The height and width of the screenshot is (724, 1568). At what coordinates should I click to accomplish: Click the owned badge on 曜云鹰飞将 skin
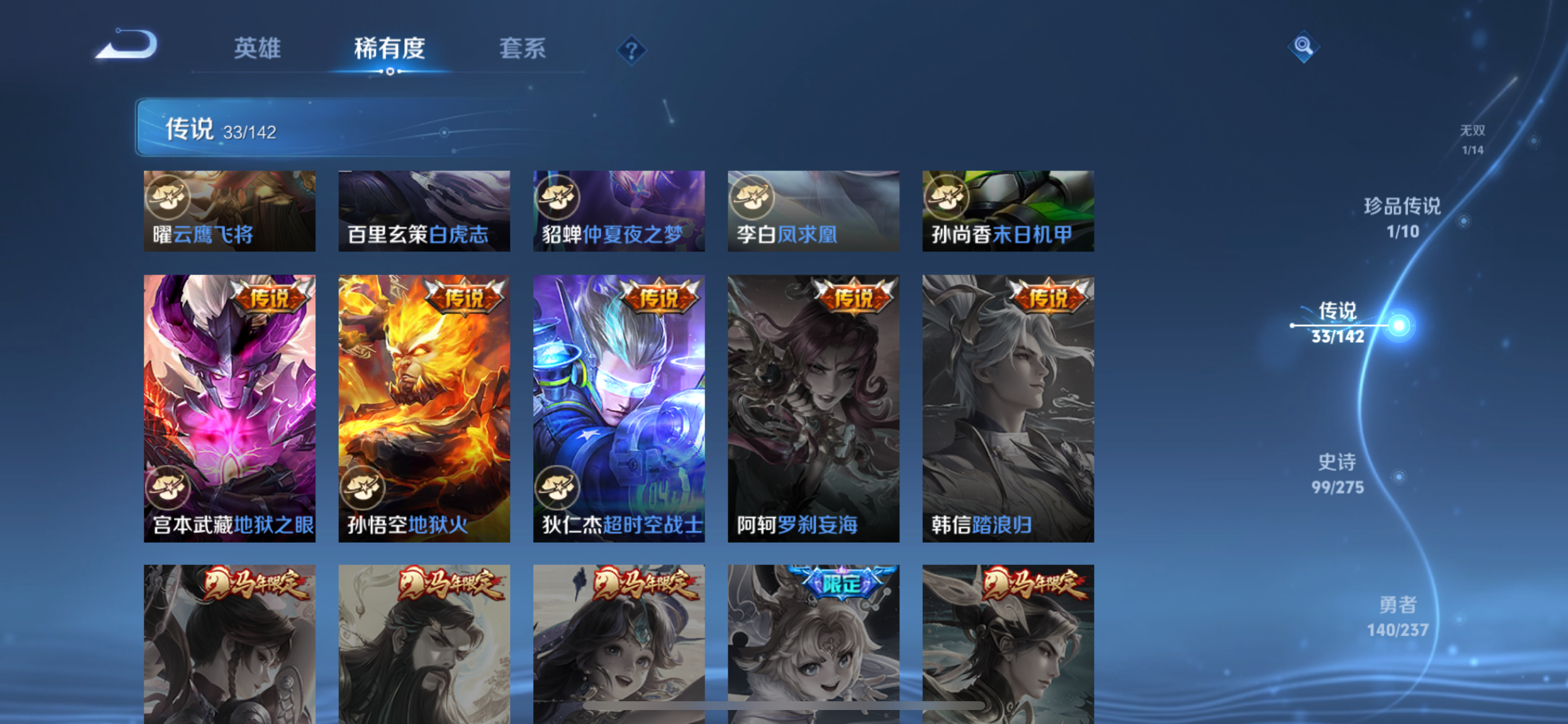(x=169, y=196)
